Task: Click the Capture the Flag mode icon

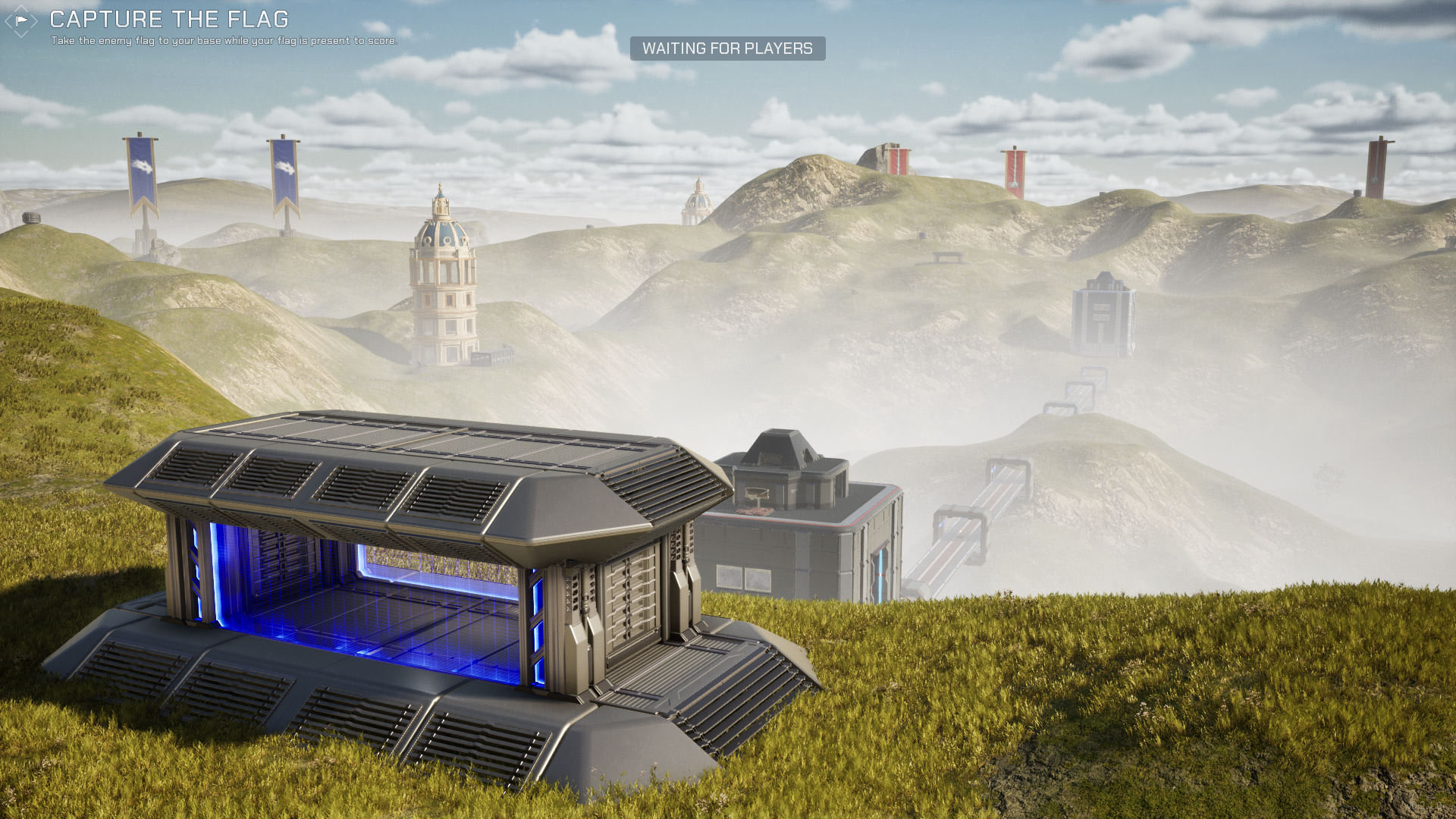Action: click(x=21, y=20)
